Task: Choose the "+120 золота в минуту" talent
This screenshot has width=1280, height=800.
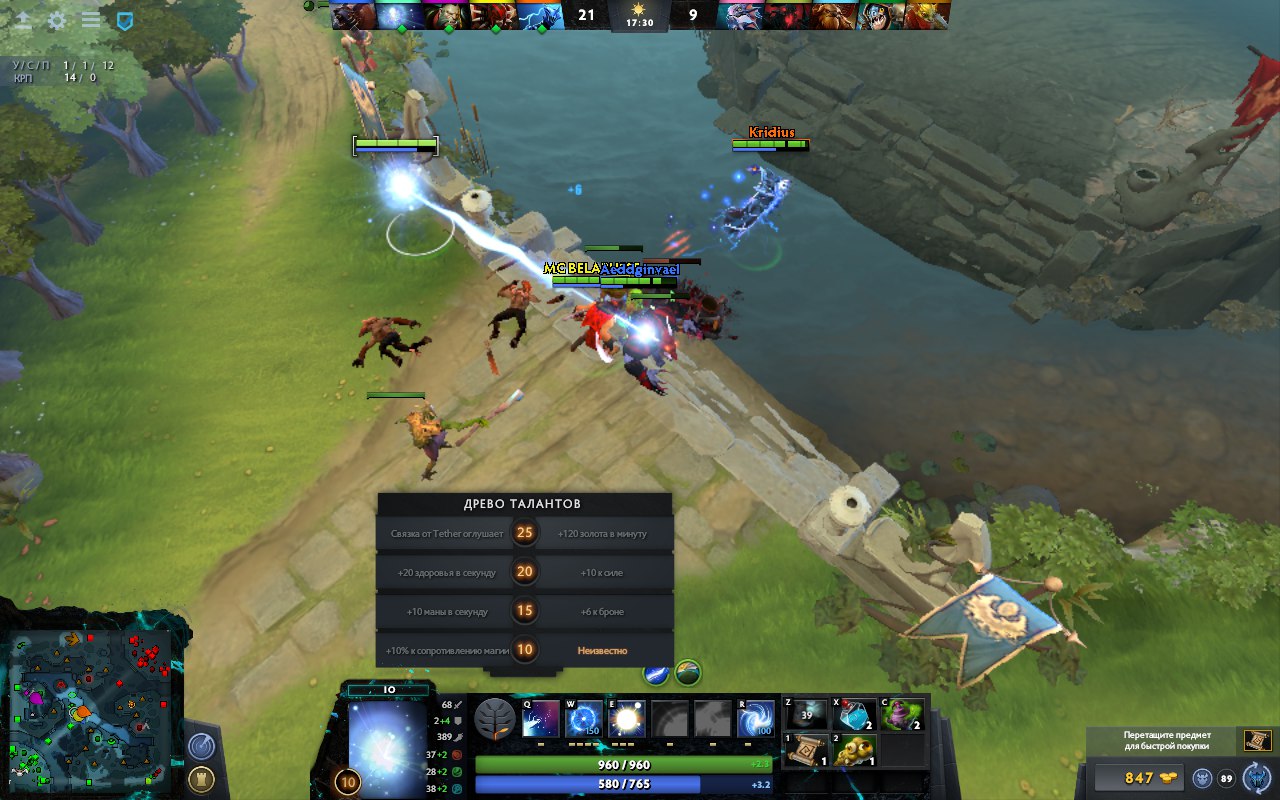Action: coord(602,534)
